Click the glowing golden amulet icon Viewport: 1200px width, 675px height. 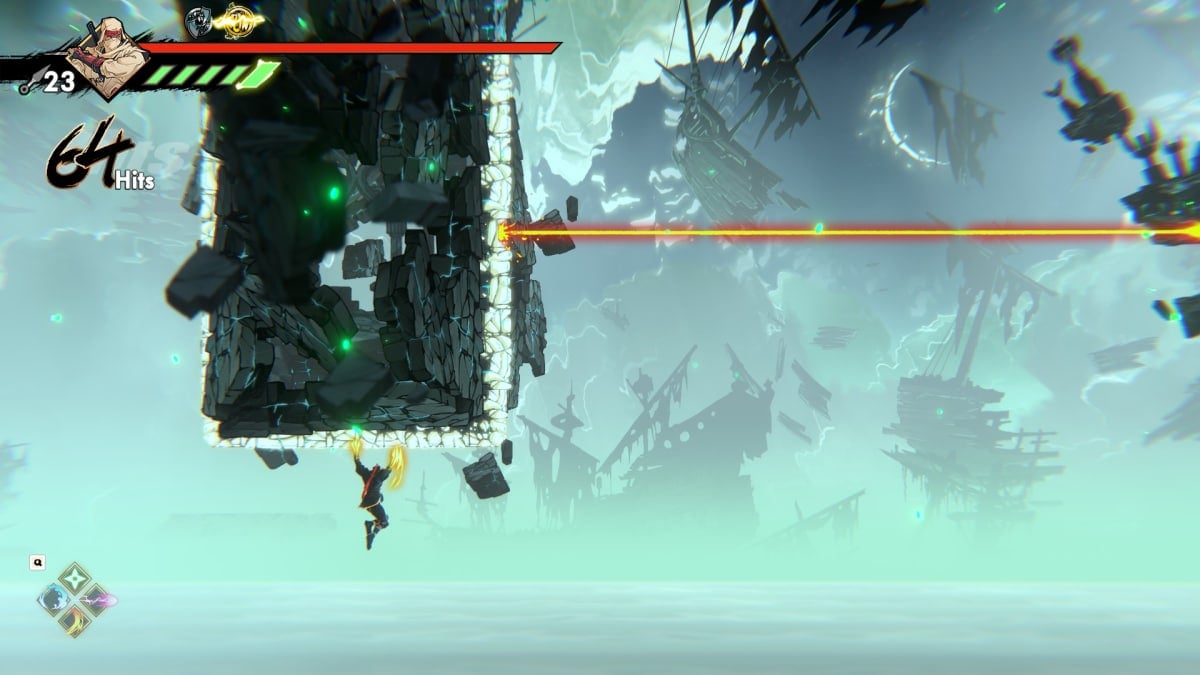click(x=238, y=17)
